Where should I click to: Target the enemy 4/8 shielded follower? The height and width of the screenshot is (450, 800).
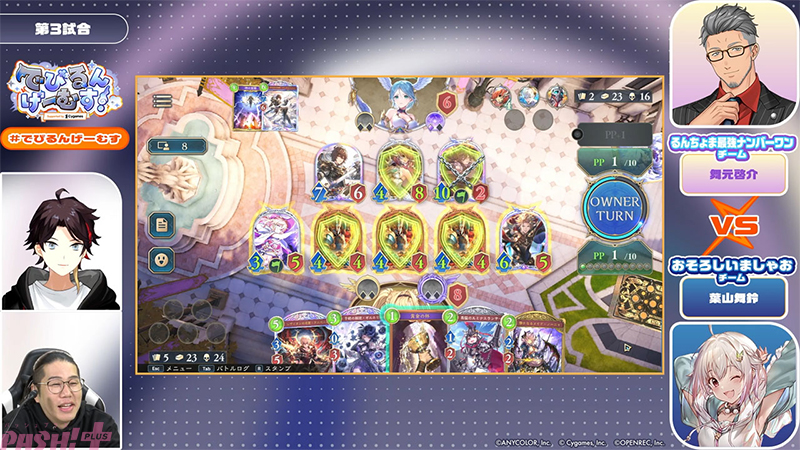click(x=400, y=170)
